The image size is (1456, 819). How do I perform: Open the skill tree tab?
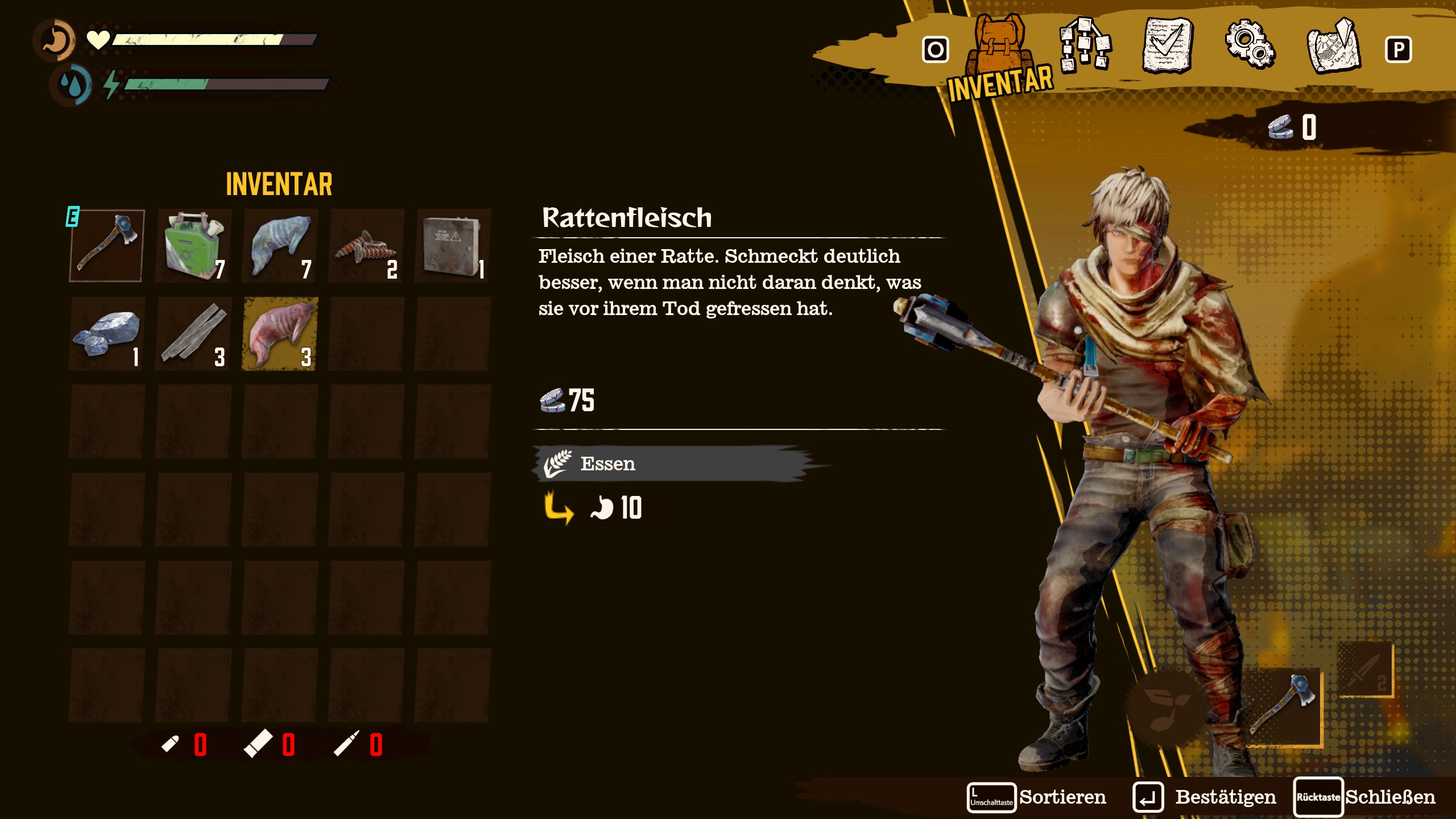1083,45
